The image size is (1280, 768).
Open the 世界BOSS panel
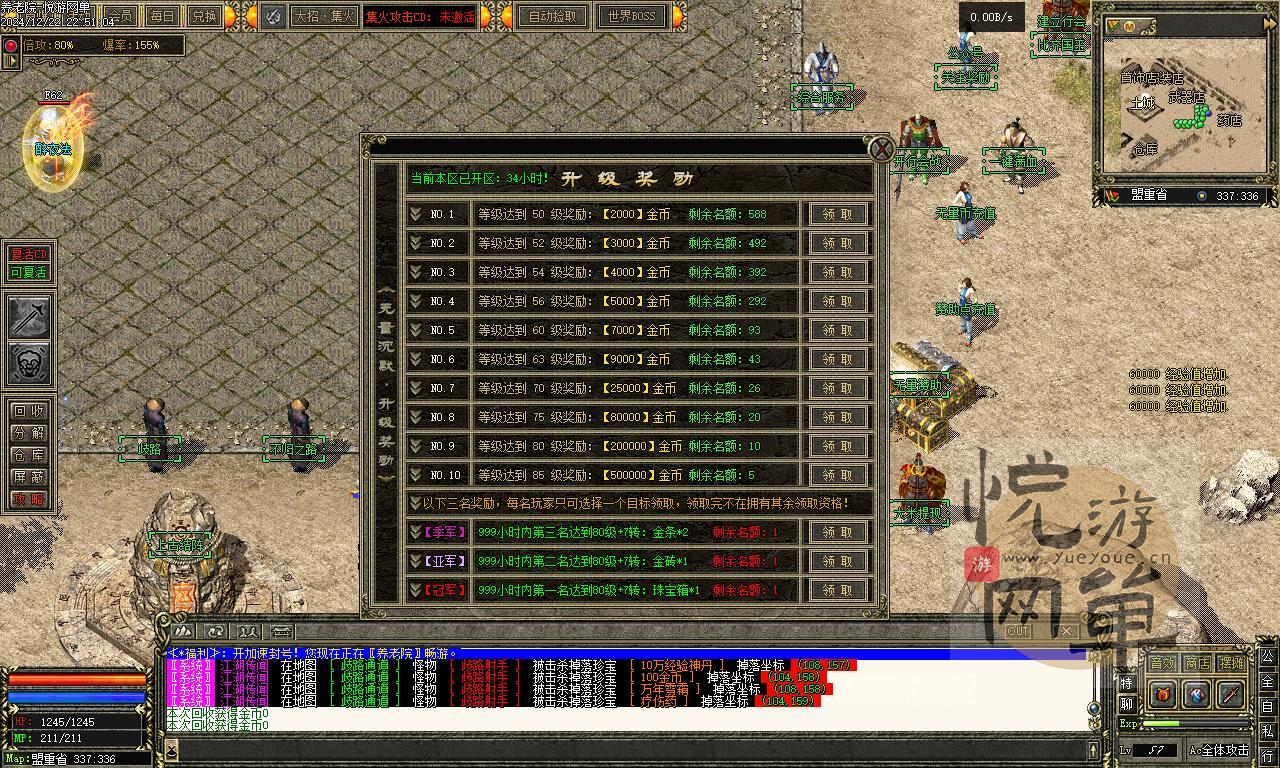[632, 16]
